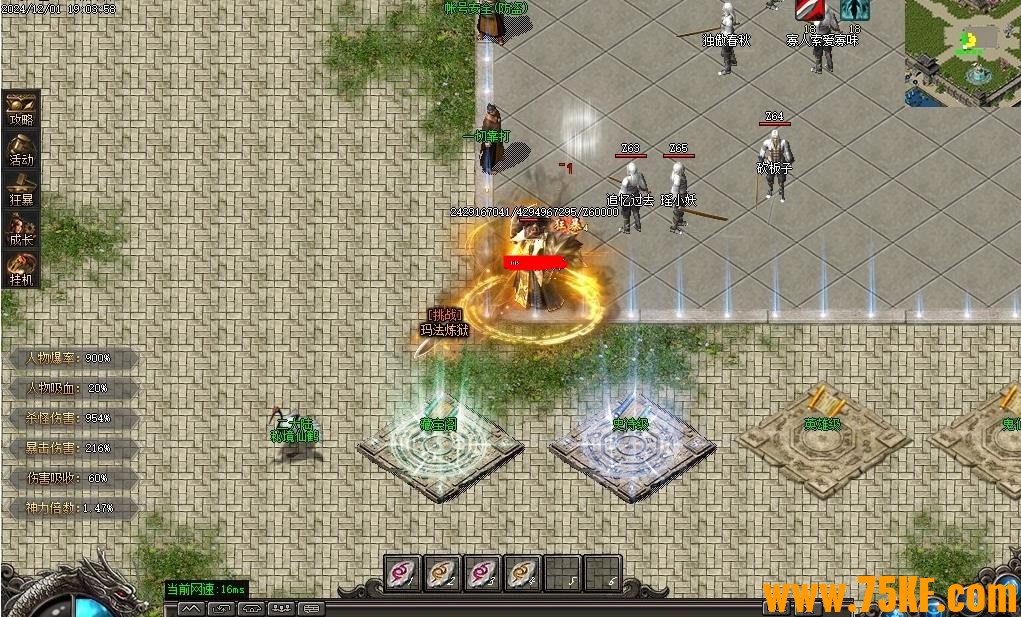Screen dimensions: 1021x617
Task: Use the pink scroll in hotbar slot 3
Action: 483,573
